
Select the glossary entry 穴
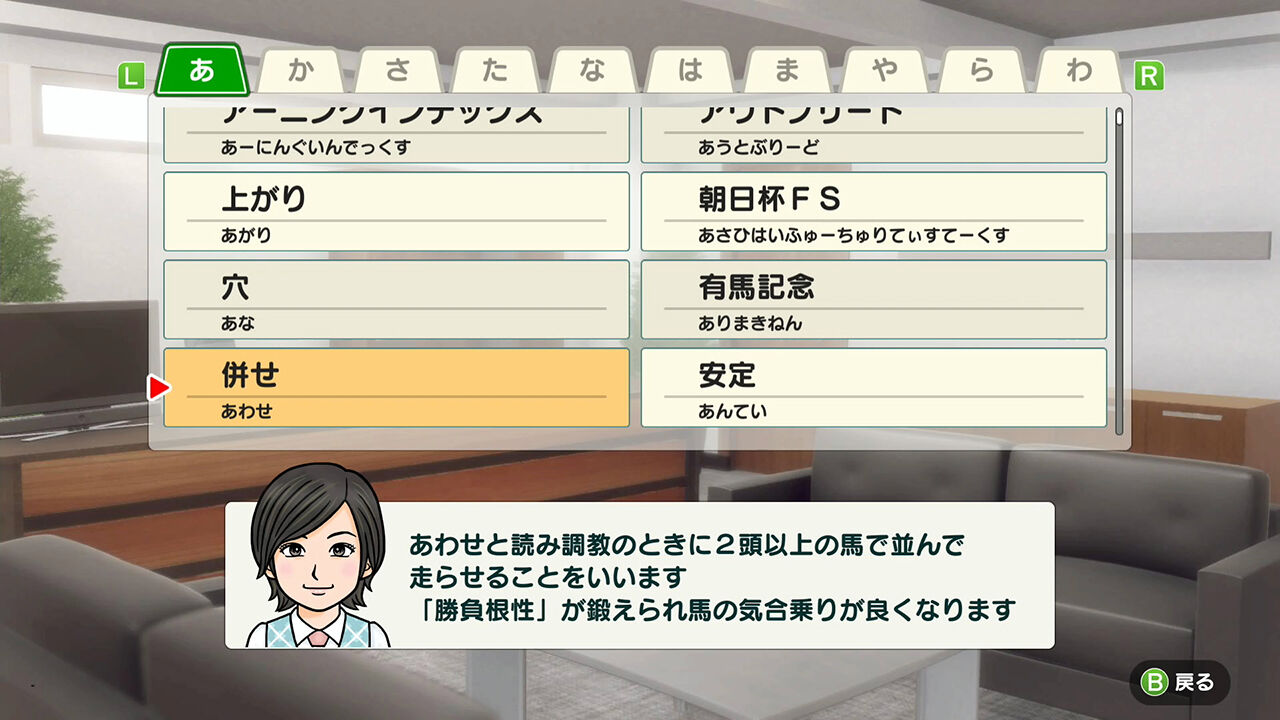(396, 298)
